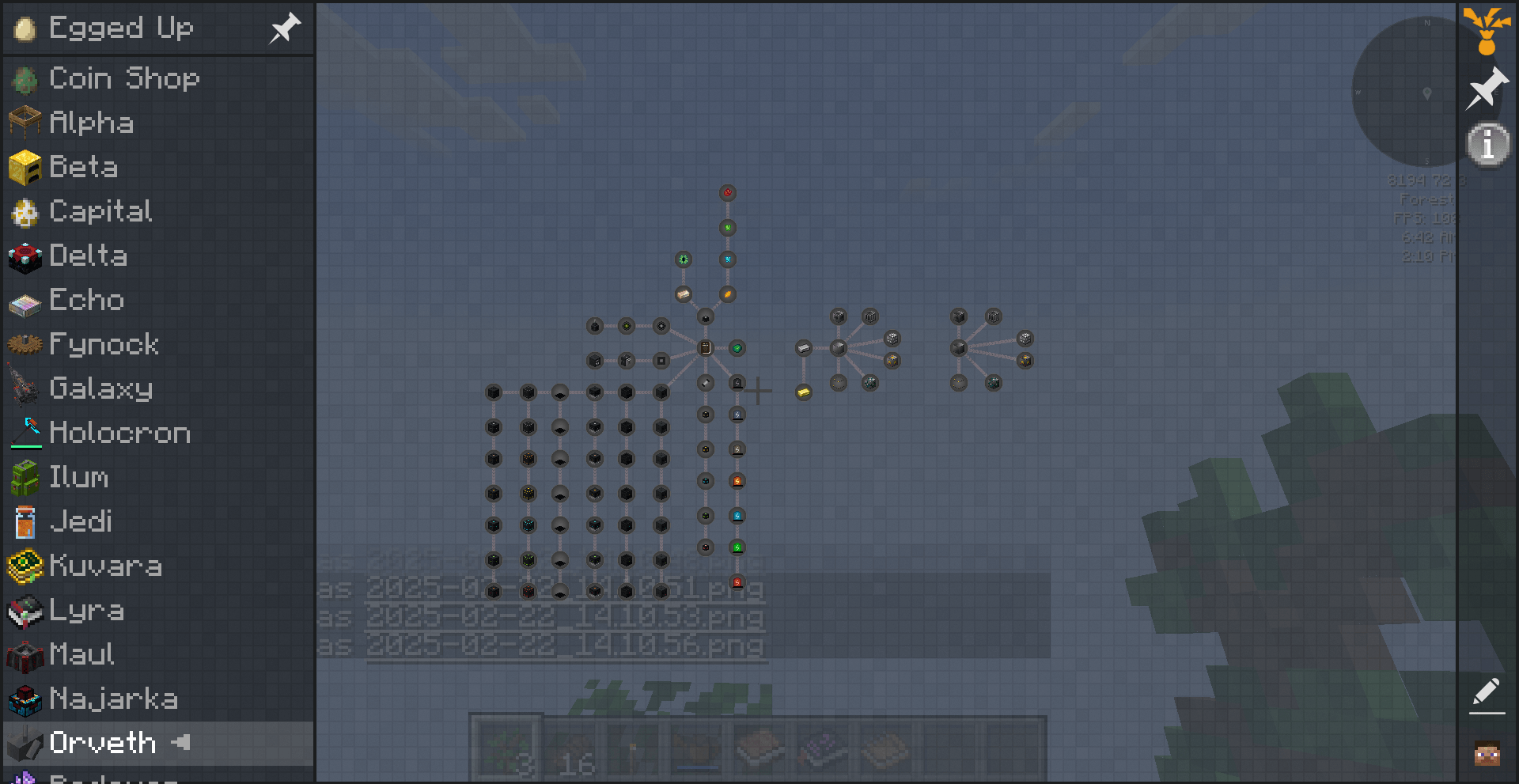Open screenshot link 2025-02-22_14.10.56.png

click(566, 646)
